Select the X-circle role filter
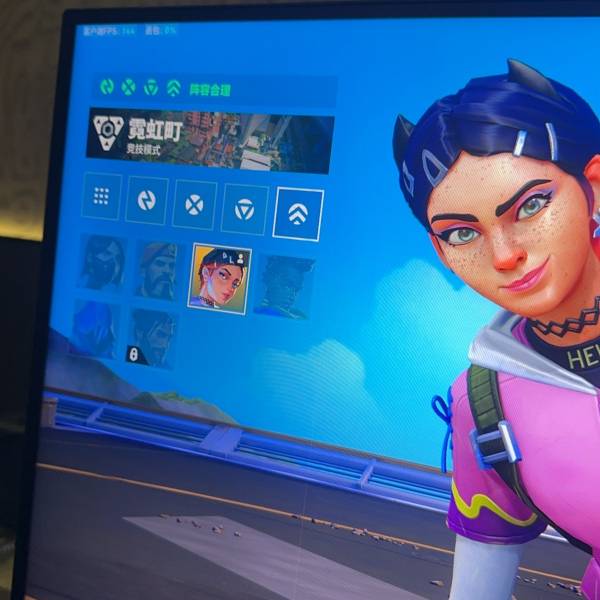Screen dimensions: 600x600 194,204
